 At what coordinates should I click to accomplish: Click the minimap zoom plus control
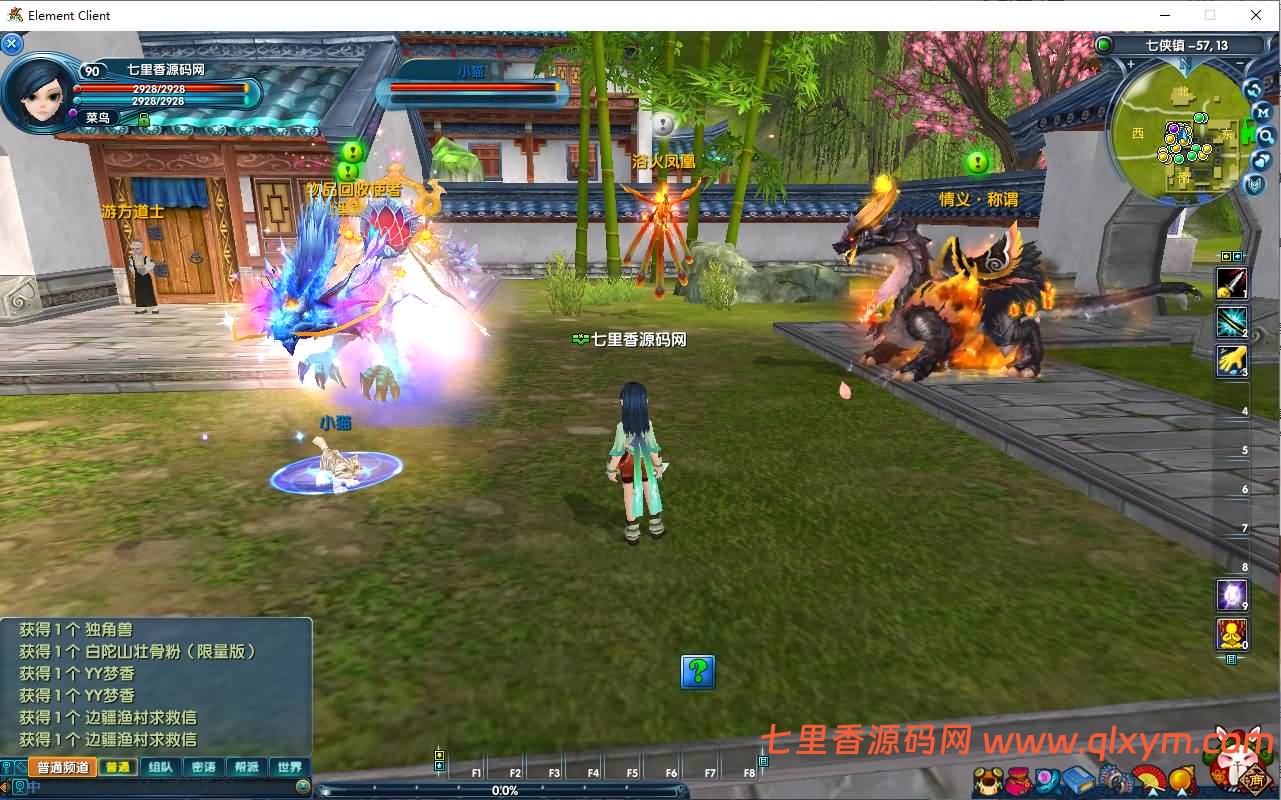coord(1130,64)
